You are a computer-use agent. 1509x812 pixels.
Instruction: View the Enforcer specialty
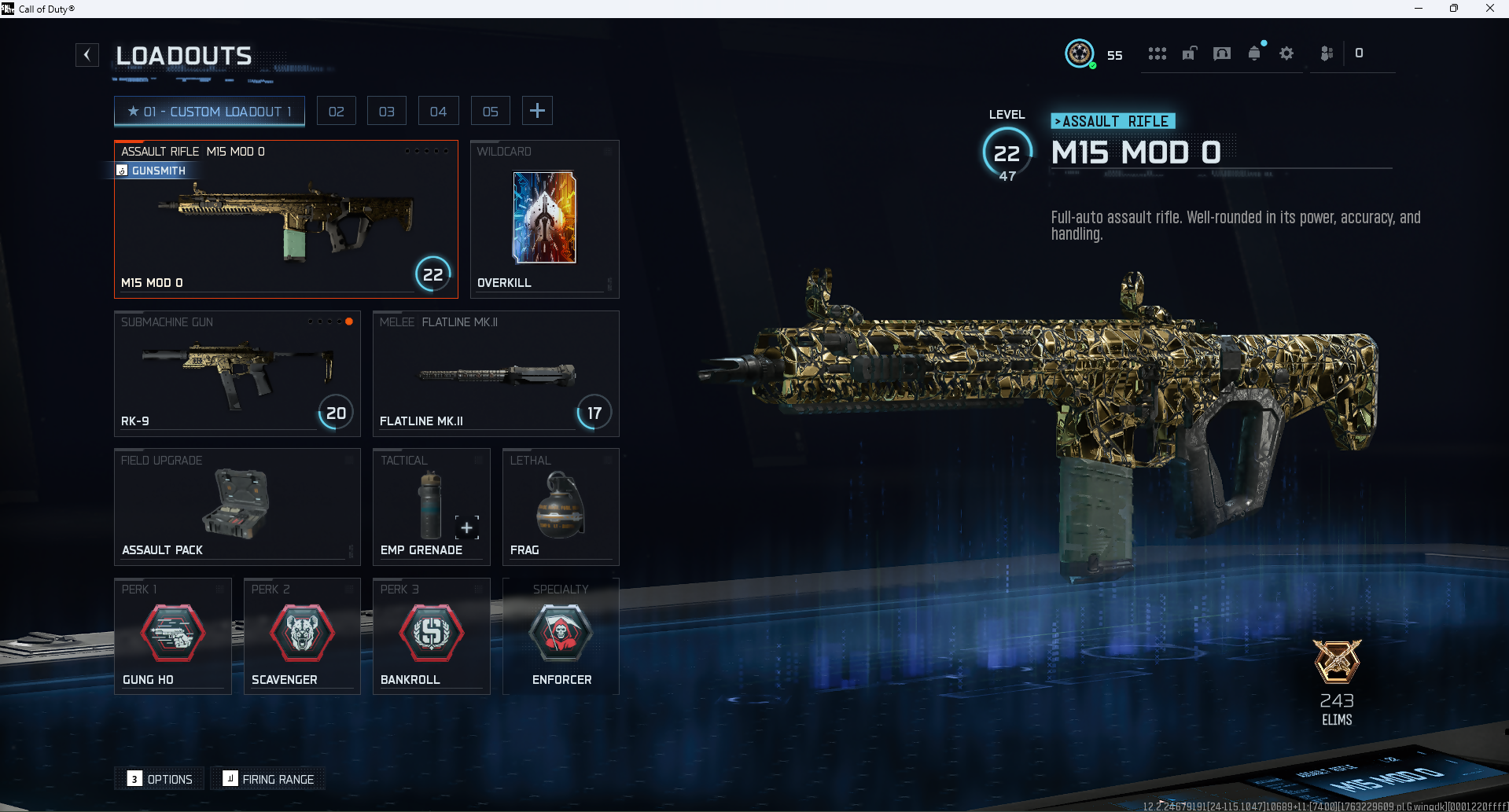pos(561,636)
